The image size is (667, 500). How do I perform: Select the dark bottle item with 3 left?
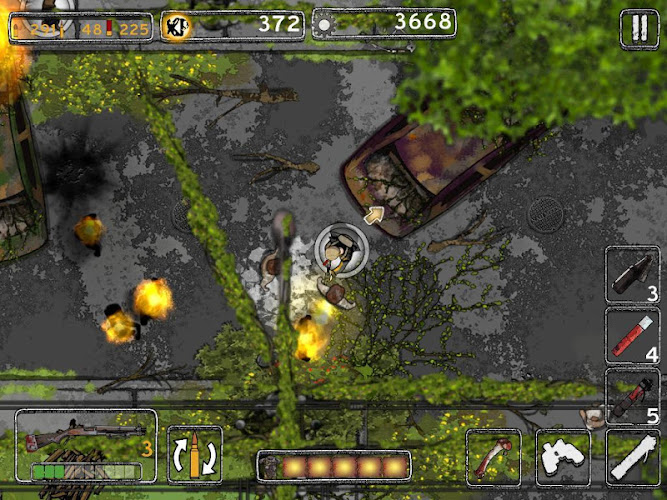pos(632,274)
